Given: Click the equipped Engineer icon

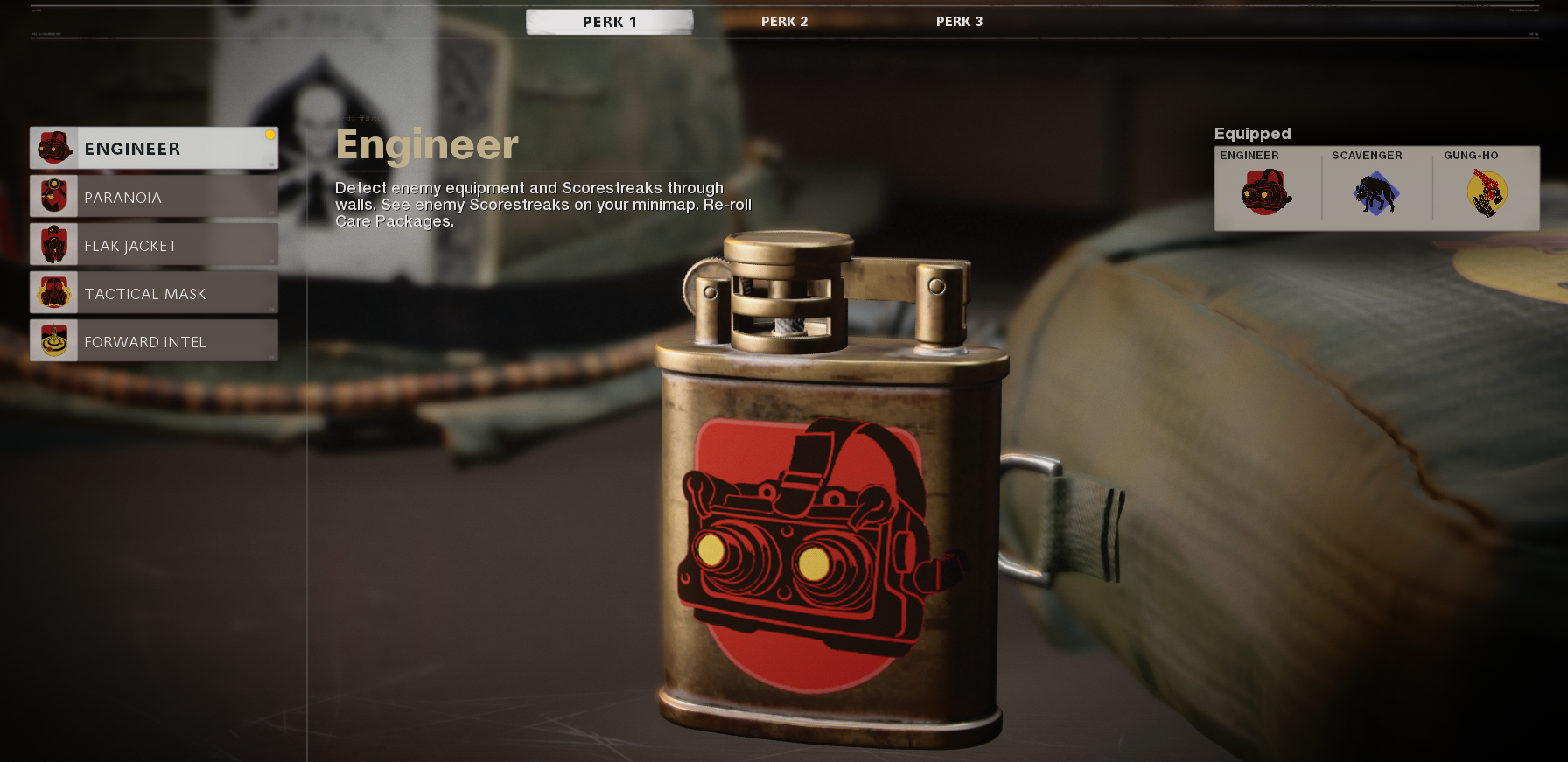Looking at the screenshot, I should point(1264,194).
